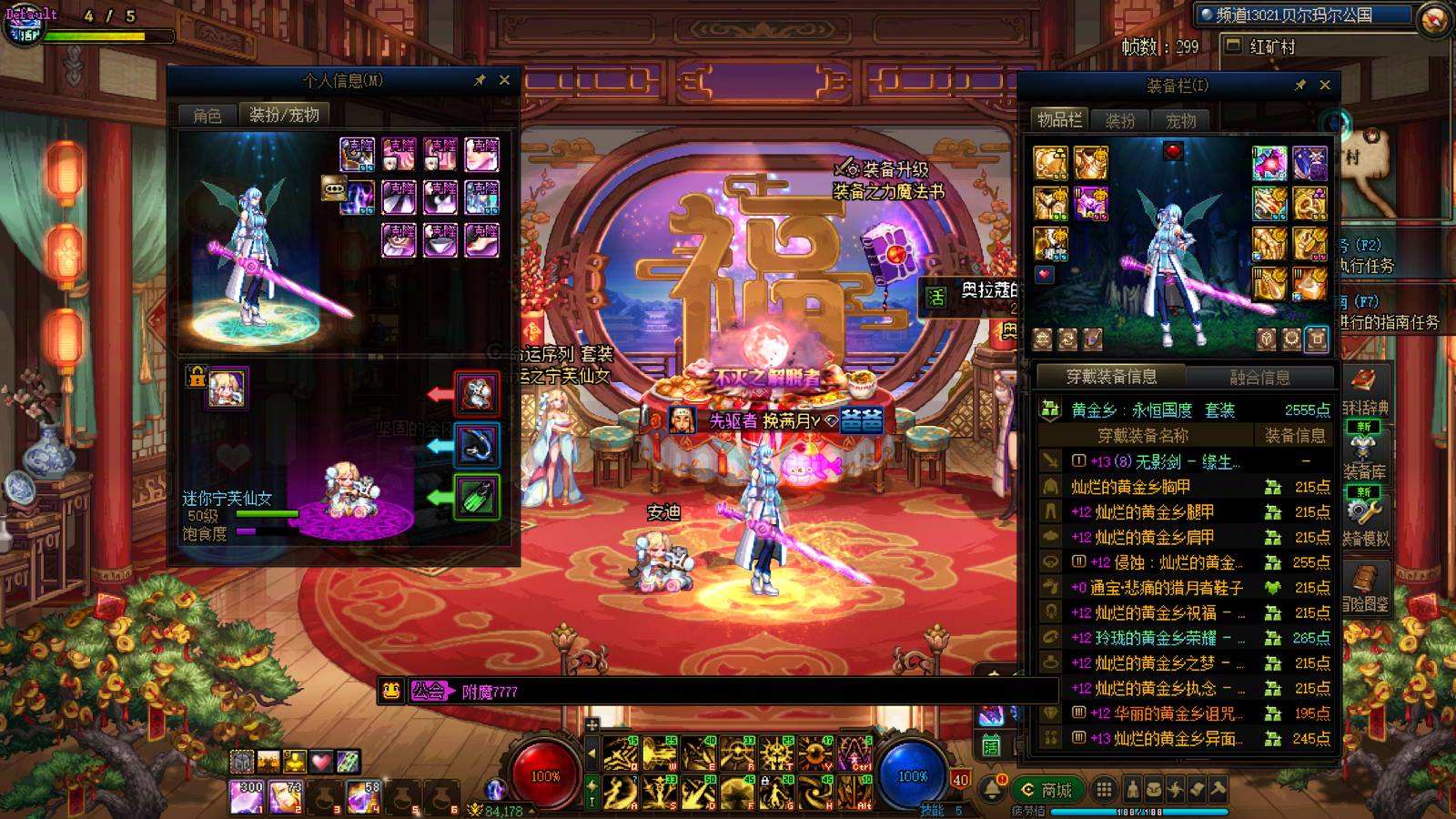The height and width of the screenshot is (819, 1456).
Task: Open the 商城 shop button
Action: point(1048,790)
